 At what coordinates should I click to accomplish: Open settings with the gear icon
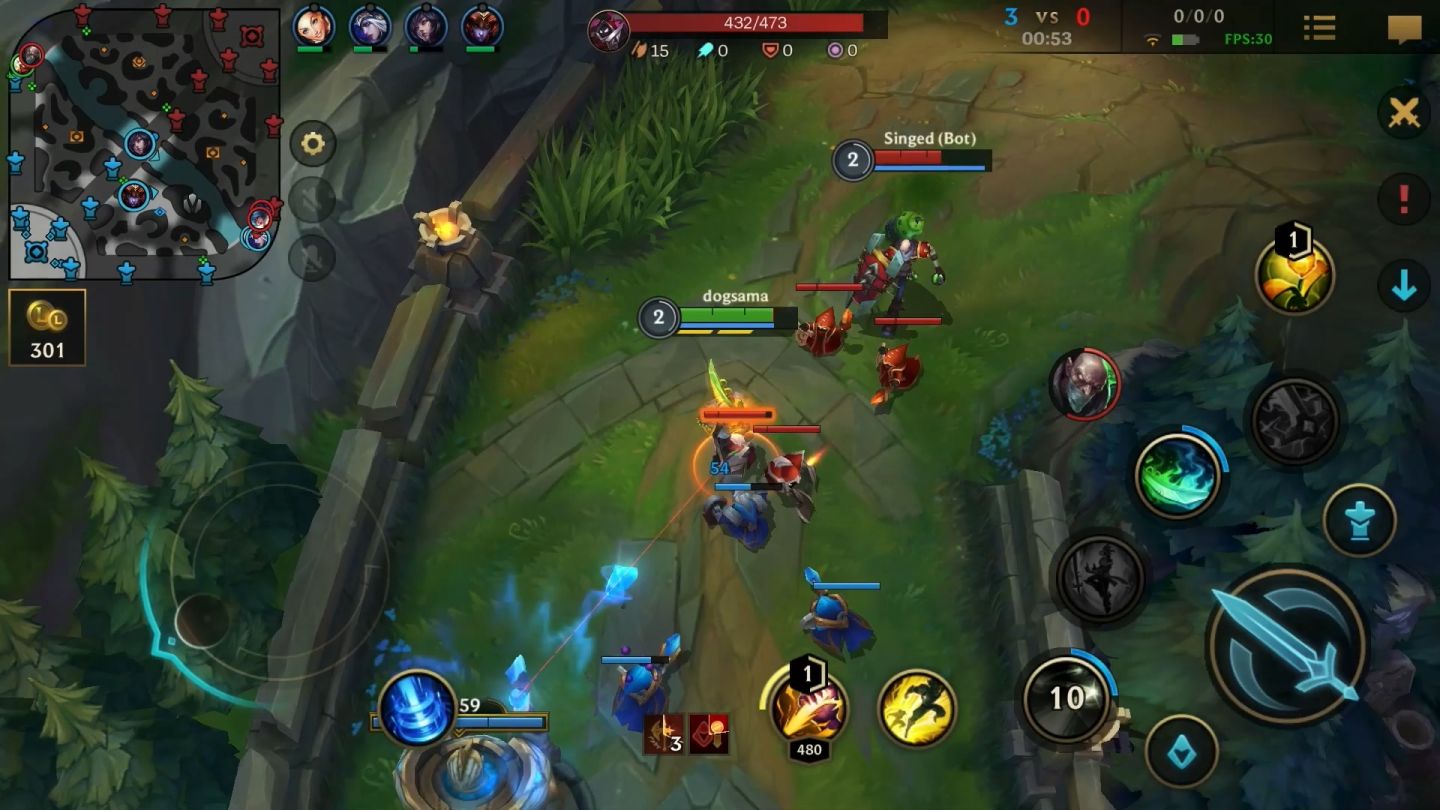pos(313,144)
